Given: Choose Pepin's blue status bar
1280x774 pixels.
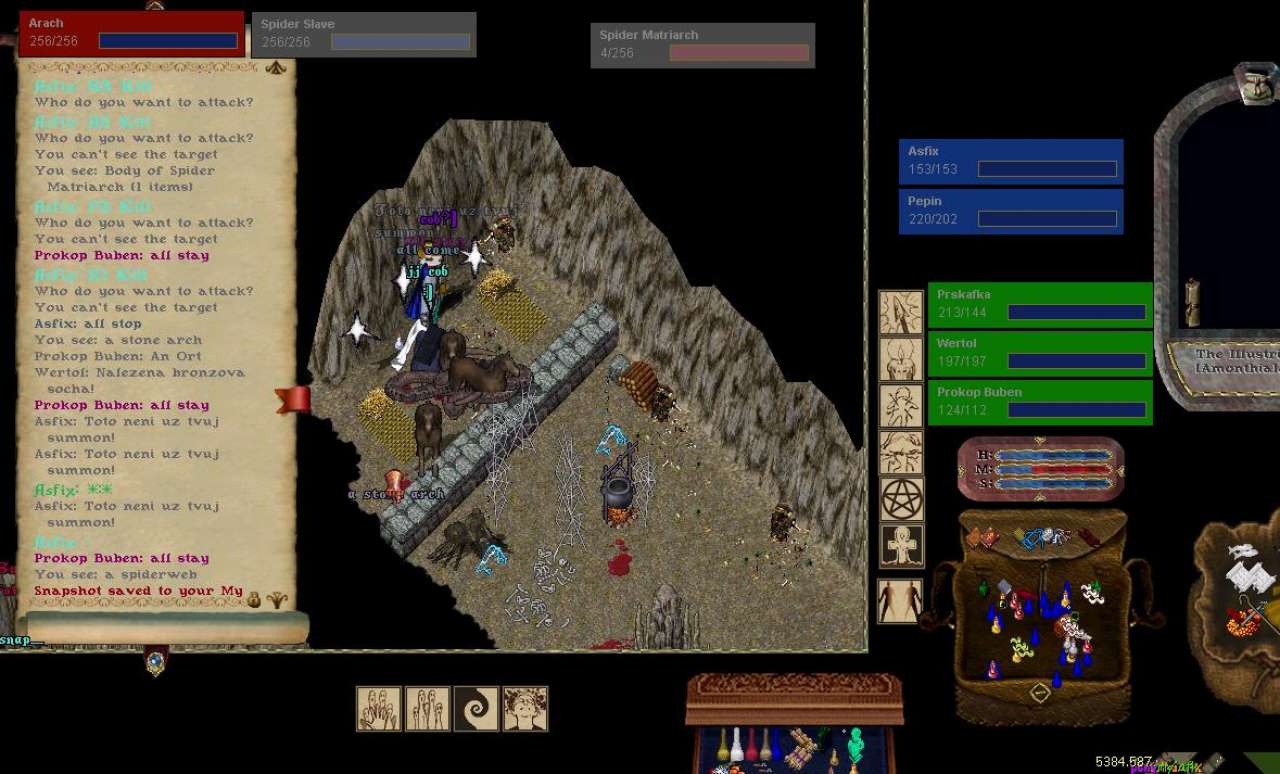Looking at the screenshot, I should click(x=1010, y=211).
